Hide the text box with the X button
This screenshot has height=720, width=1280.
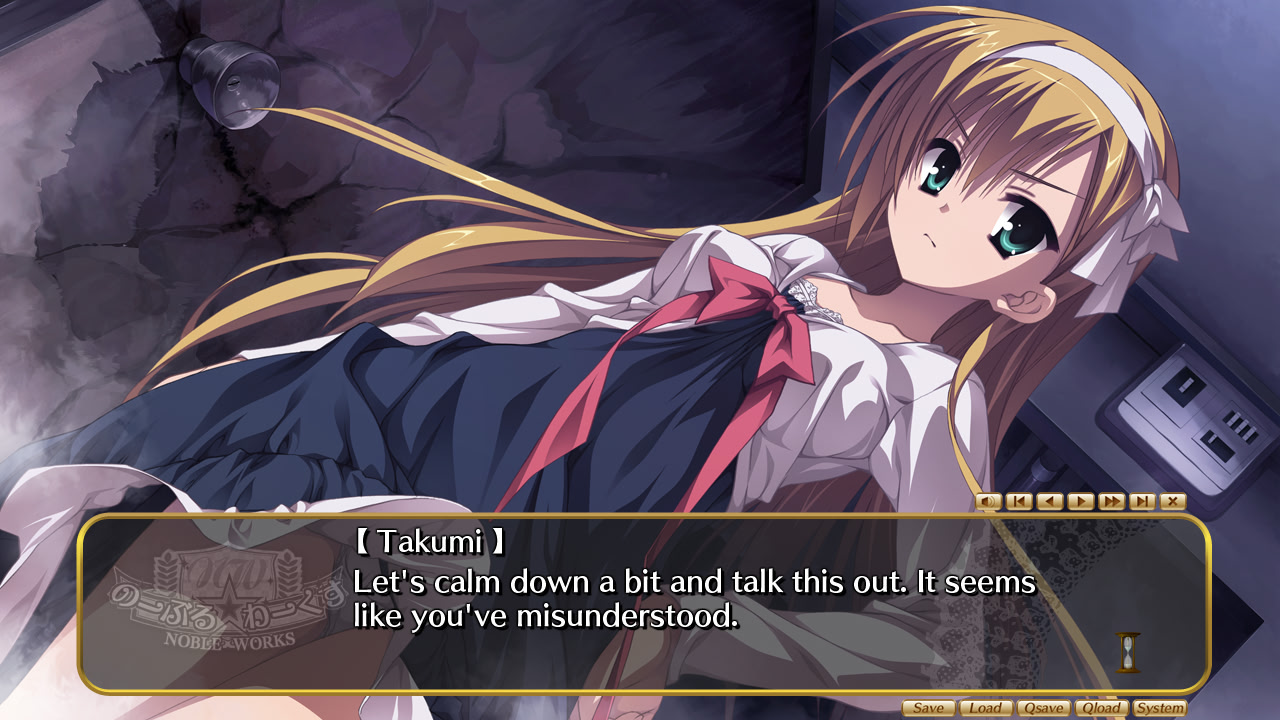(x=1173, y=501)
